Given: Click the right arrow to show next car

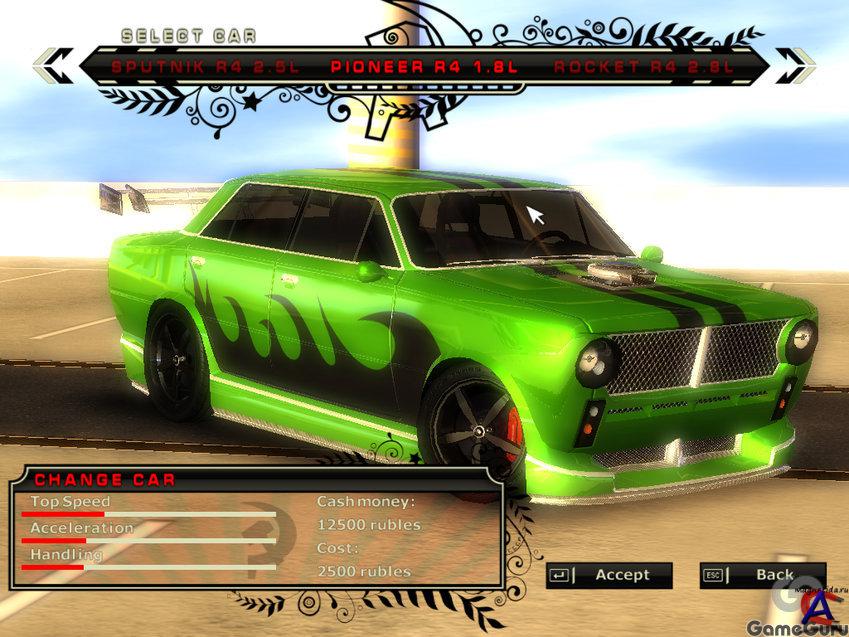Looking at the screenshot, I should pyautogui.click(x=795, y=66).
